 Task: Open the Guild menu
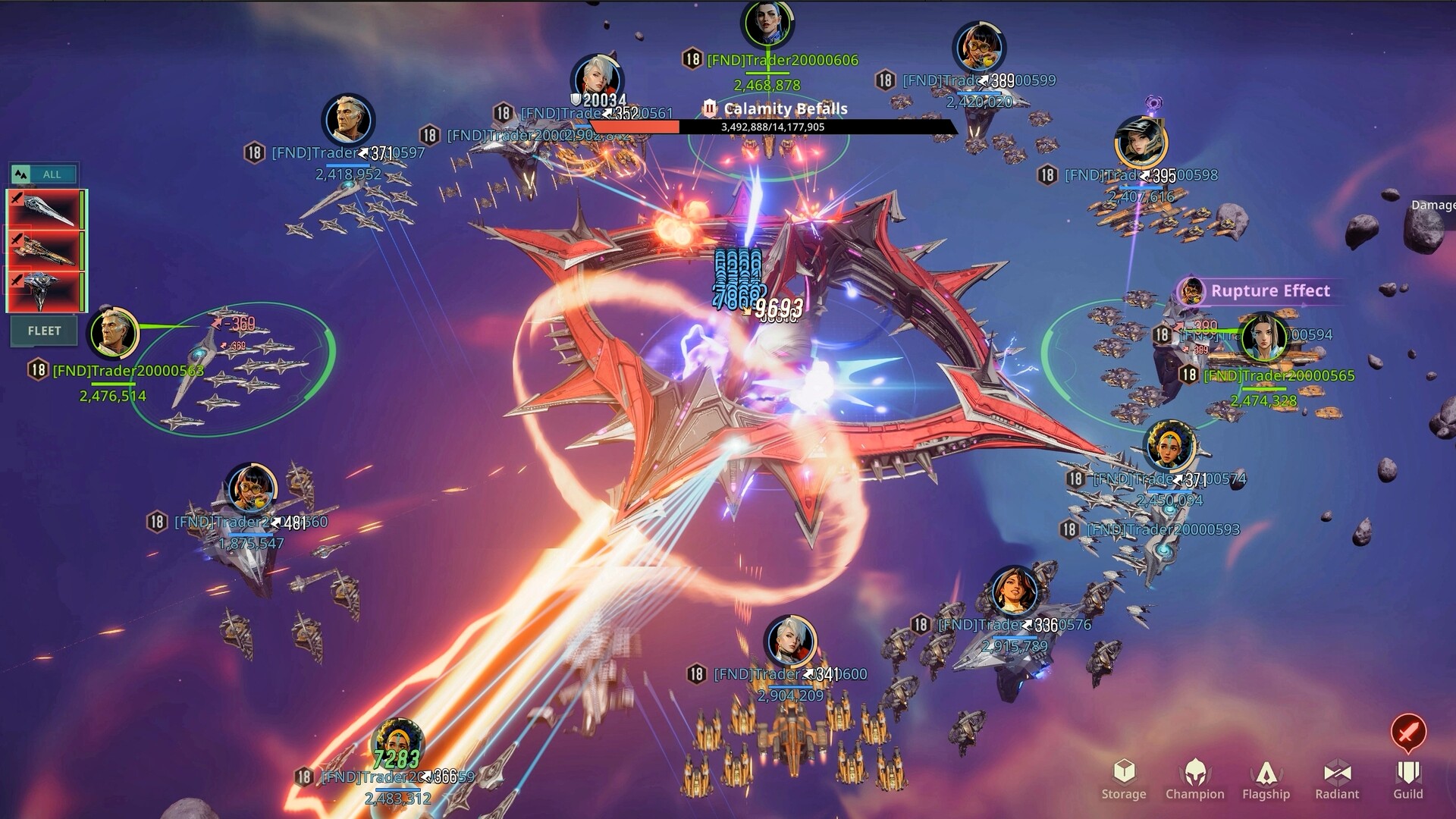[1407, 779]
